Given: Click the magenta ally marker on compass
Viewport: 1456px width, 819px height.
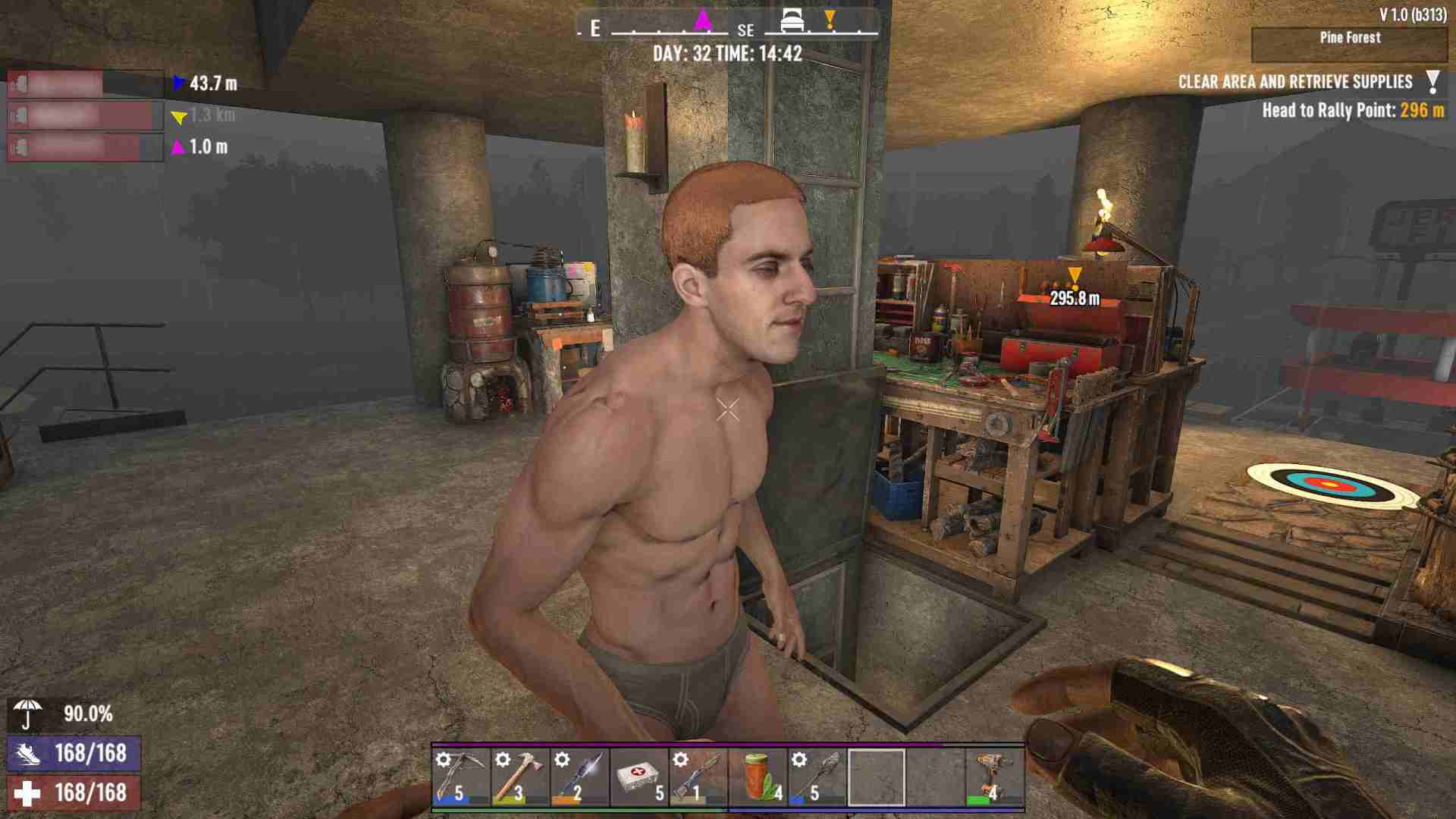Looking at the screenshot, I should [x=704, y=20].
